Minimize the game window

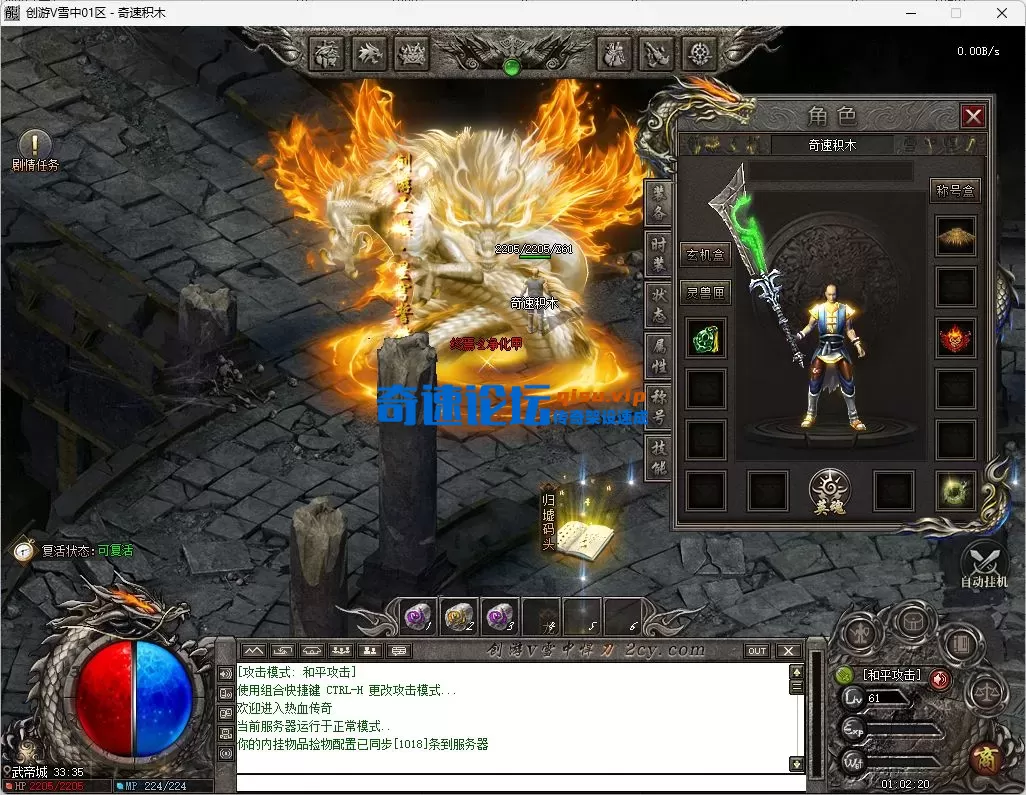point(910,13)
